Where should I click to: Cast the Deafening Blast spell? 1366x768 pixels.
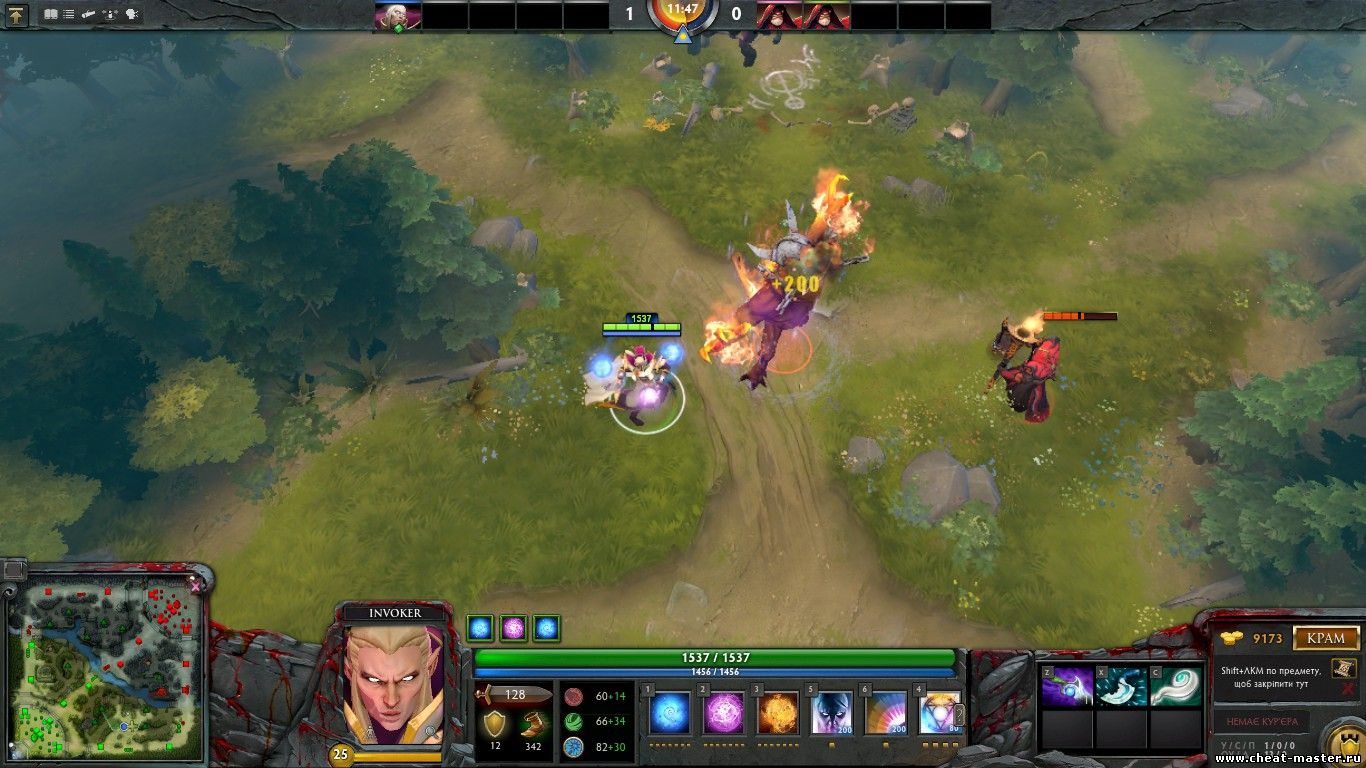coord(886,713)
